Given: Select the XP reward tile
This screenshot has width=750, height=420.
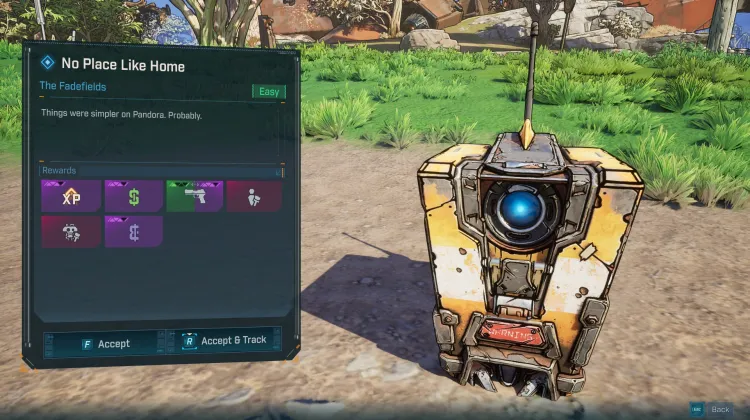Looking at the screenshot, I should click(71, 196).
